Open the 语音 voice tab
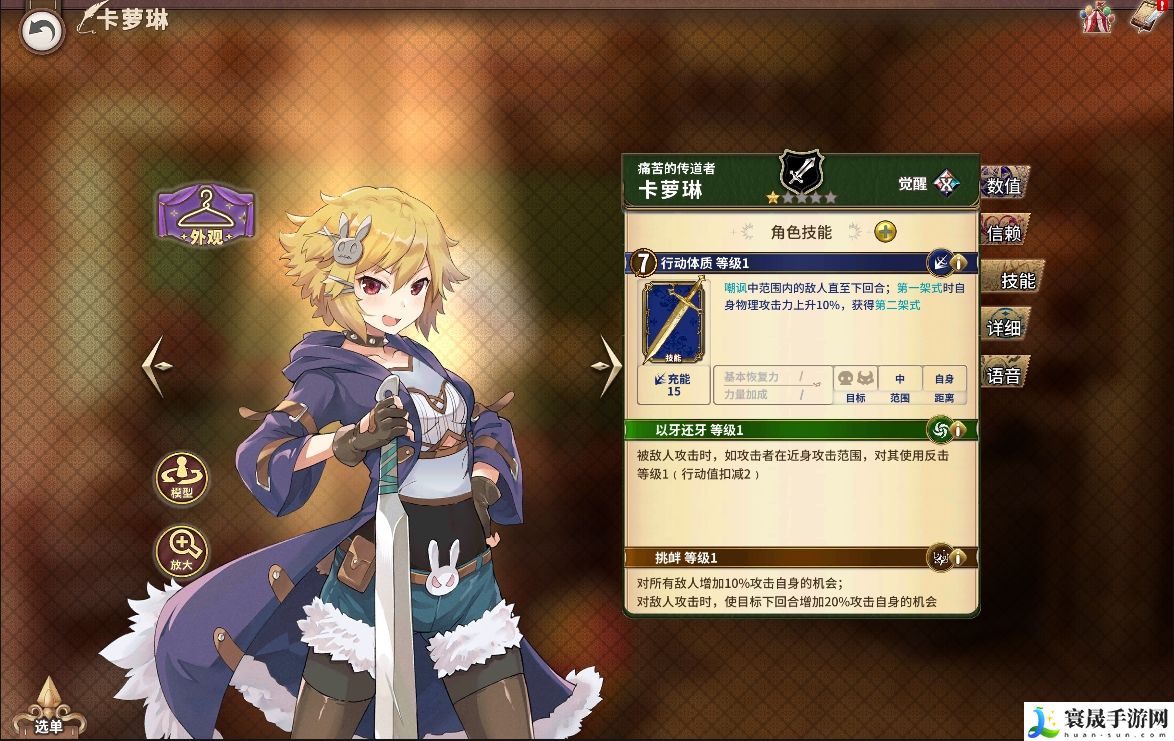The image size is (1174, 741). pos(1004,376)
